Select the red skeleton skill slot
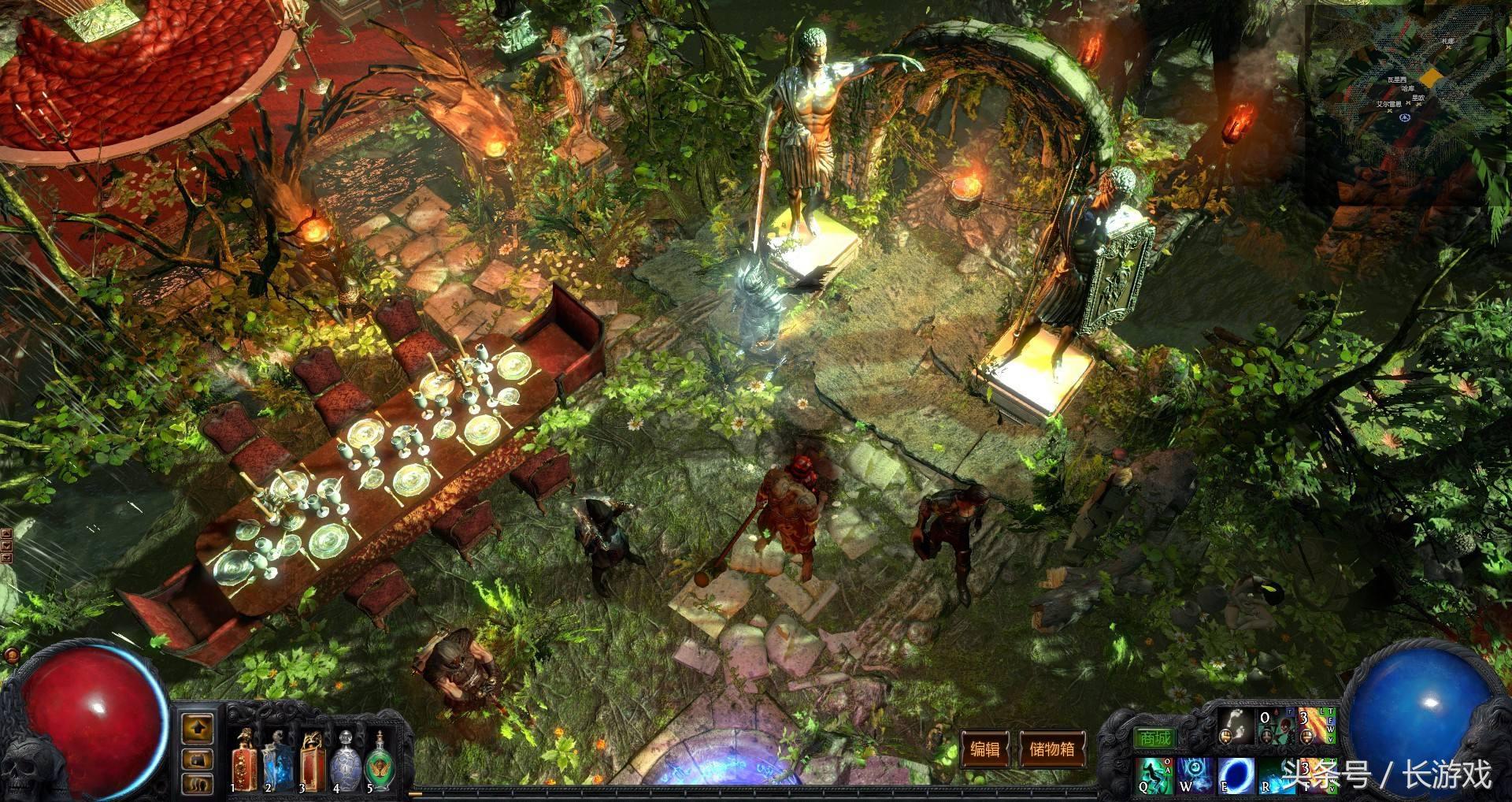Image resolution: width=1512 pixels, height=802 pixels. pyautogui.click(x=1276, y=727)
